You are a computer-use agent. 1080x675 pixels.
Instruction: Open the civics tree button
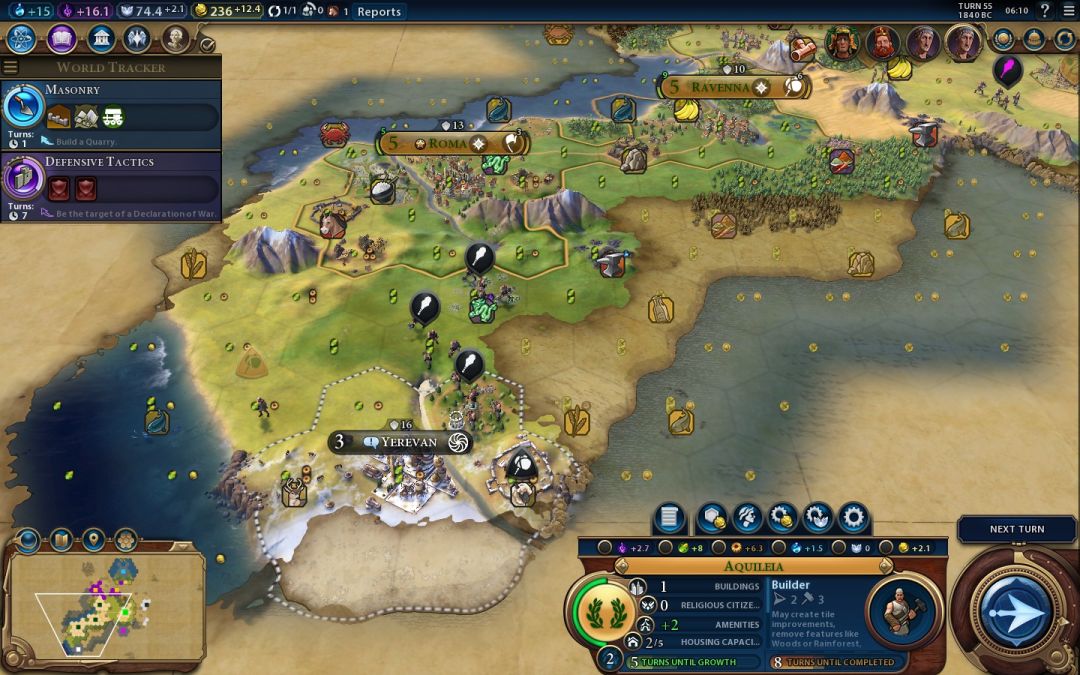[61, 39]
